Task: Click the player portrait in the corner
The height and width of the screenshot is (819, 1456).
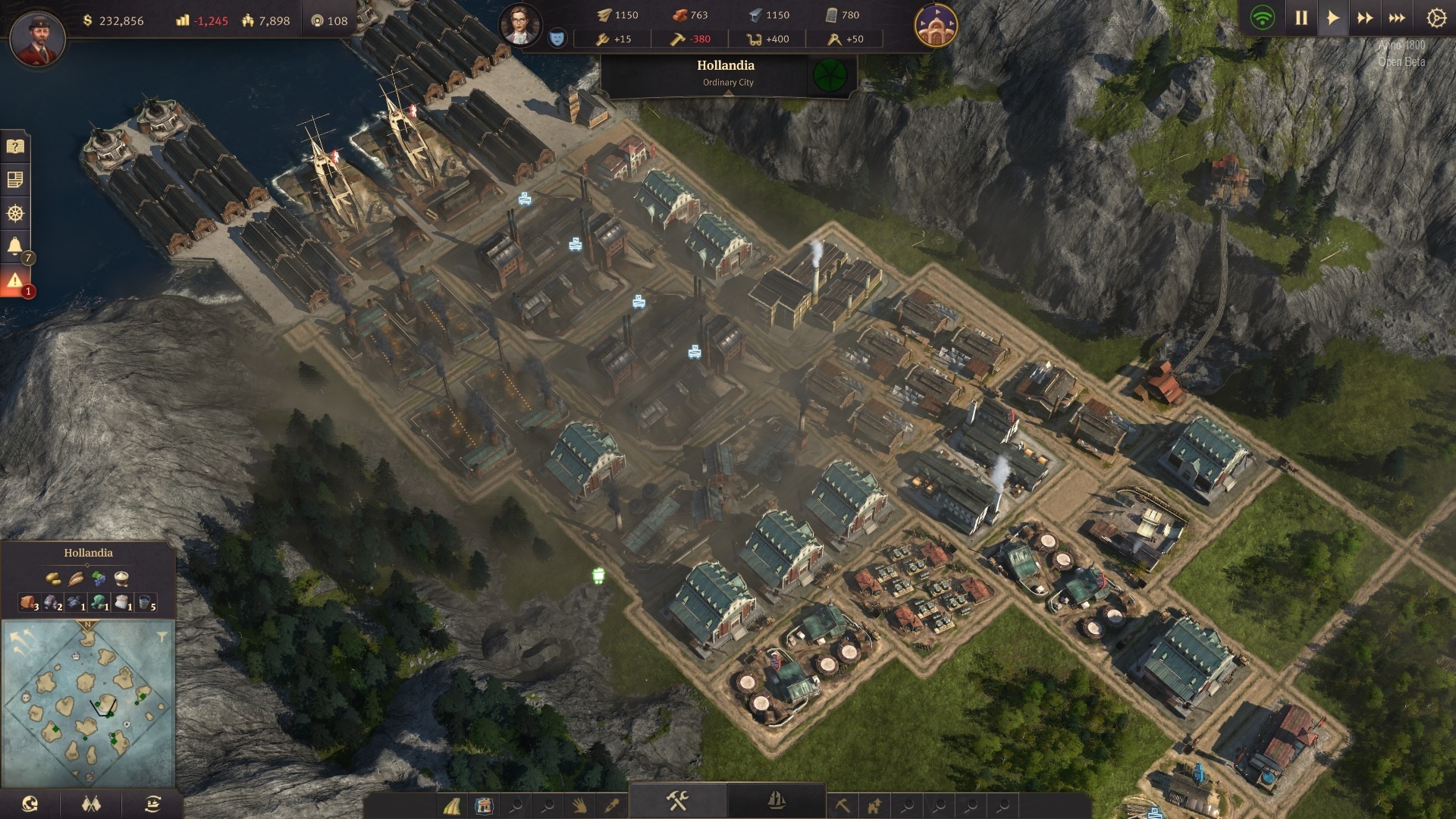Action: coord(37,36)
